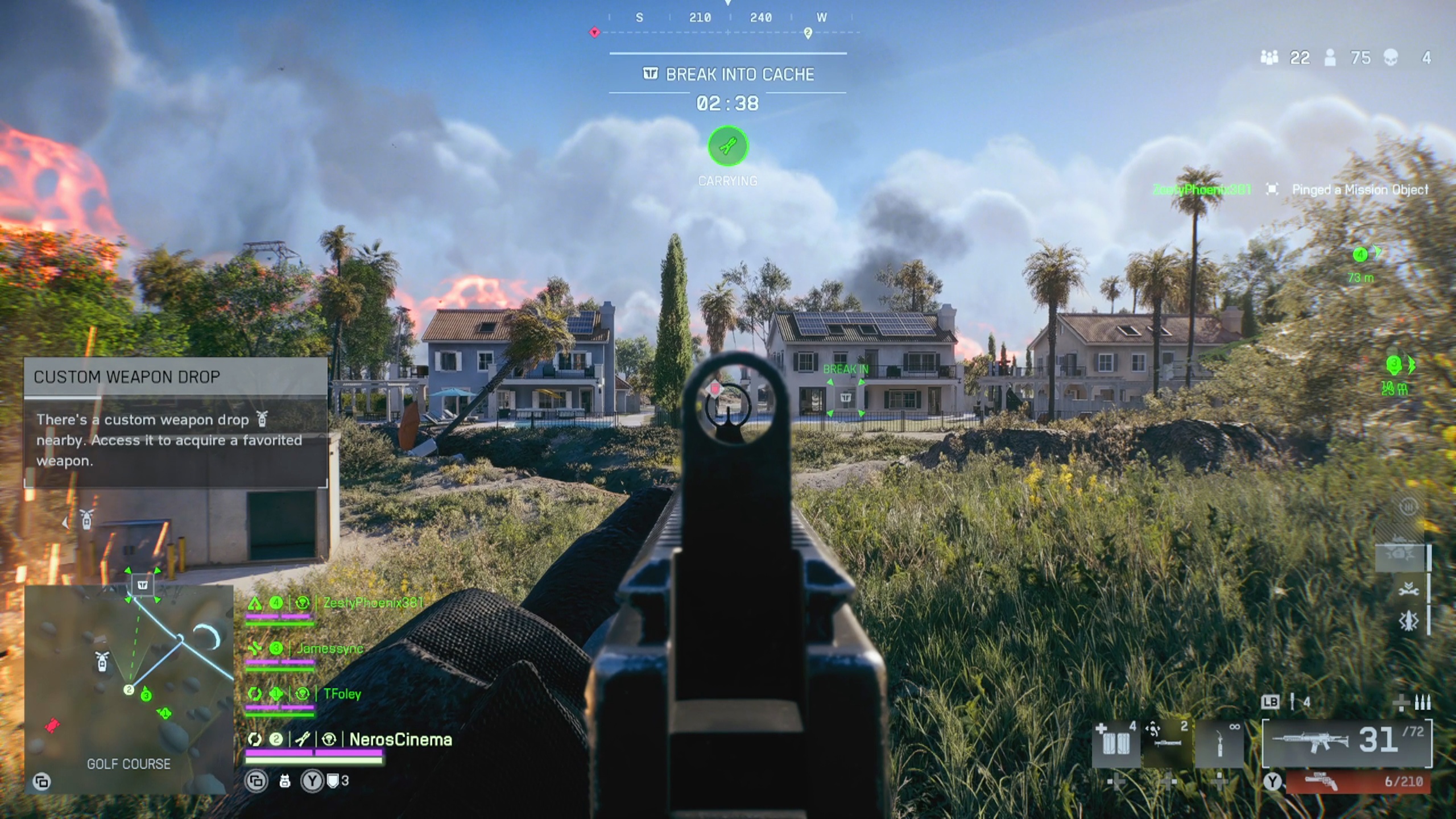Screen dimensions: 1456x819
Task: Select the repair torch gadget slot
Action: coord(1219,743)
